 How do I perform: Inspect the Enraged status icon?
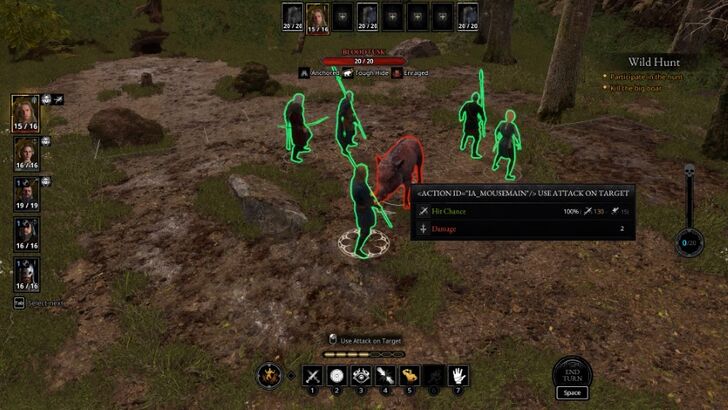397,73
